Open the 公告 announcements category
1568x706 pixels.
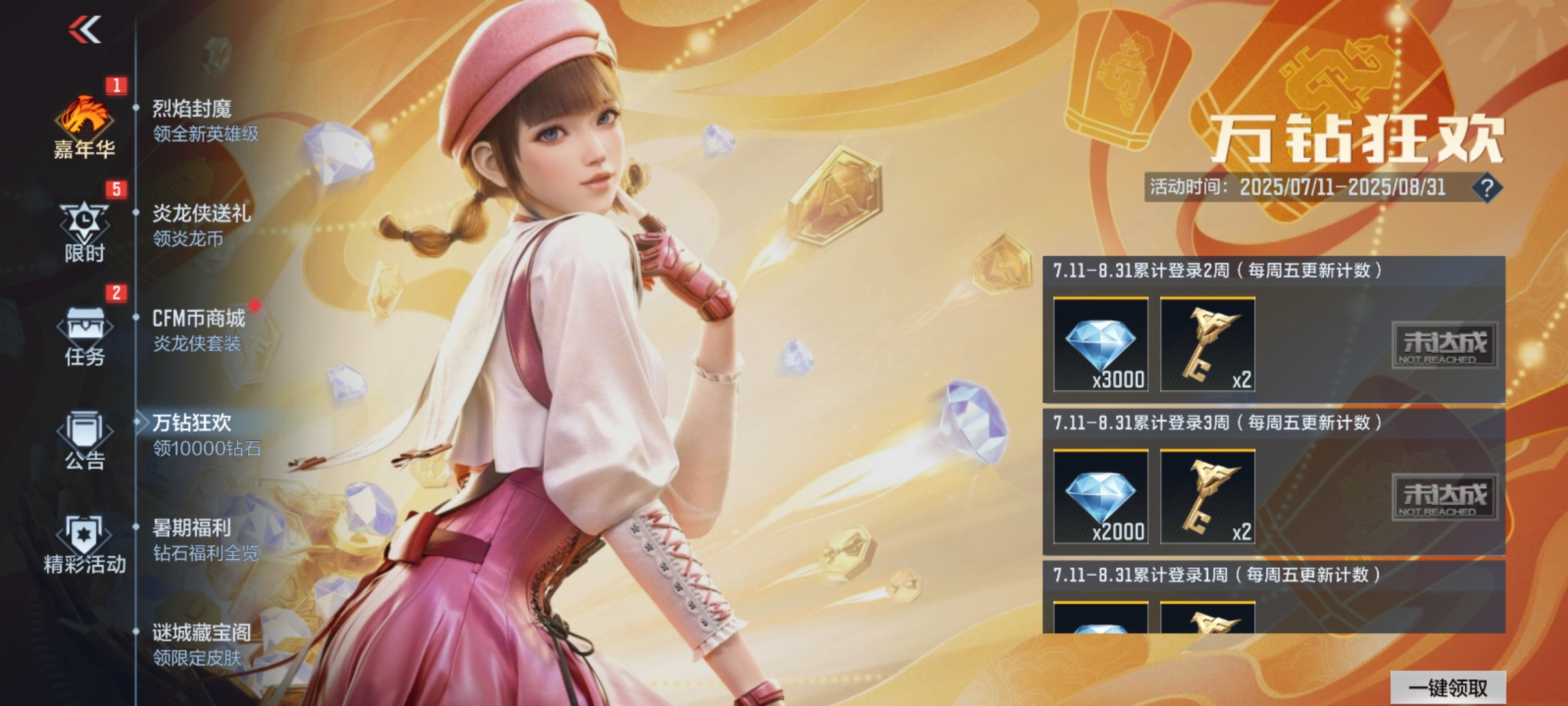(x=84, y=441)
